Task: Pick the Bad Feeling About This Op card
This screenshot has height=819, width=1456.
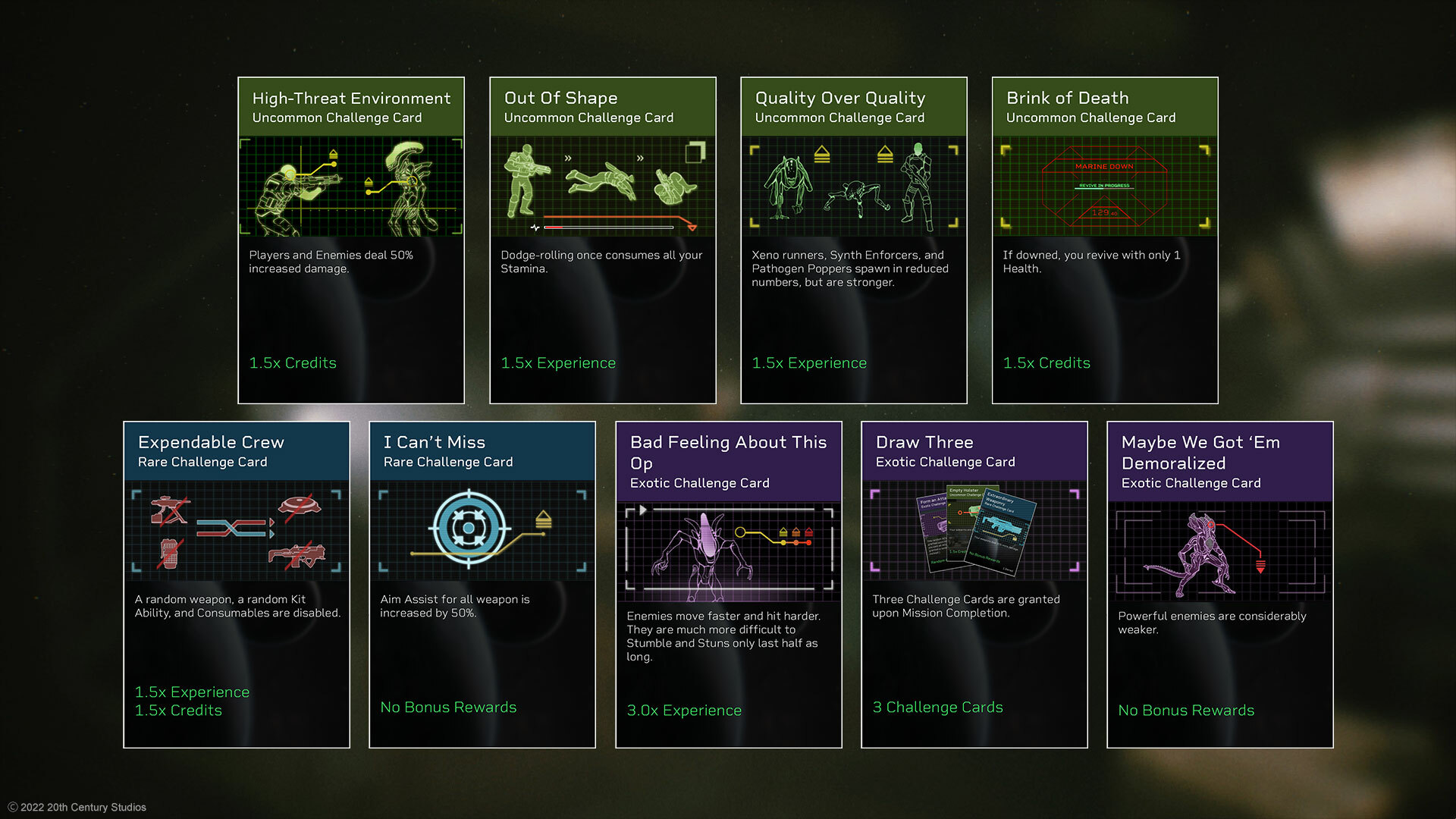Action: (x=729, y=584)
